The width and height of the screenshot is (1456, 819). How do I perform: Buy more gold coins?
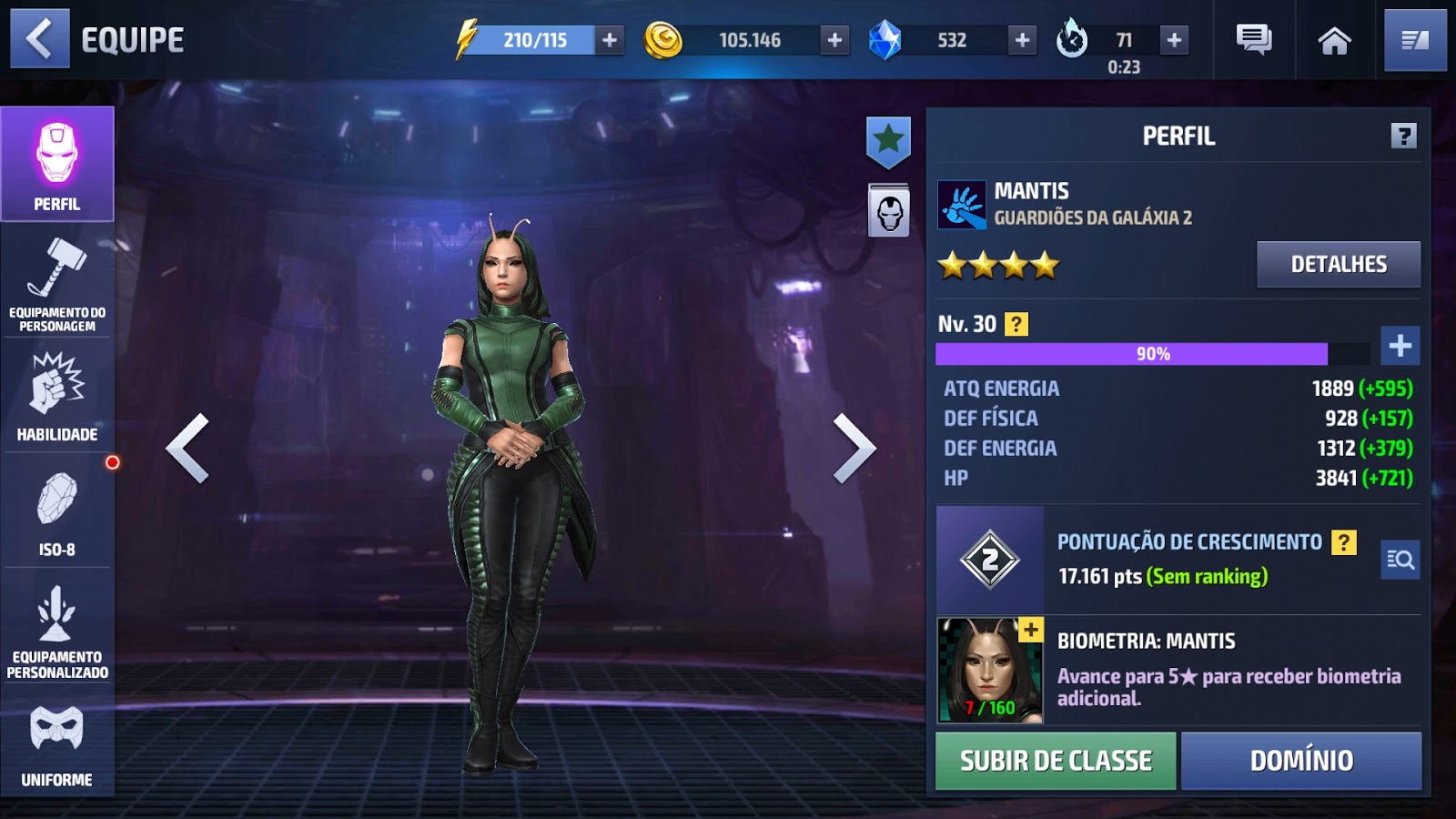(x=834, y=40)
